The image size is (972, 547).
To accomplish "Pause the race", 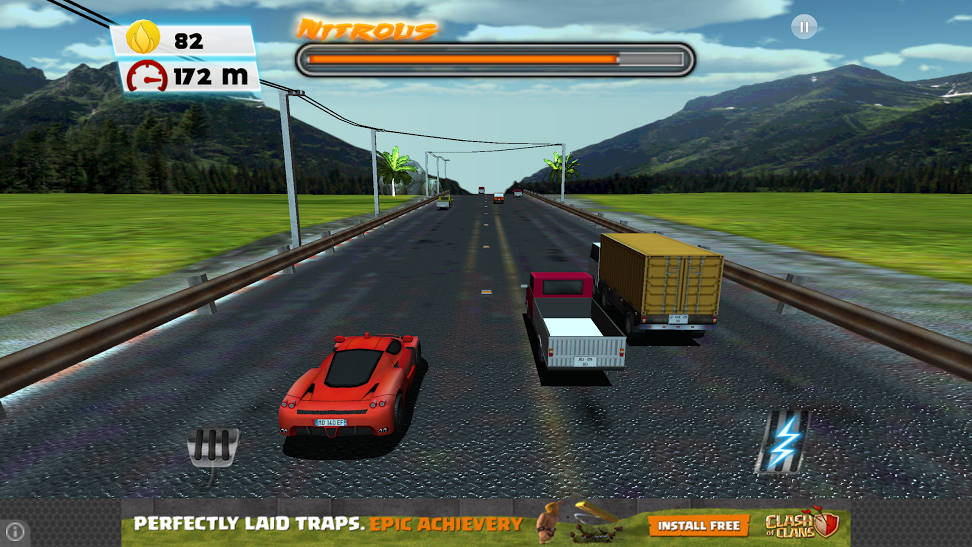I will (x=804, y=27).
